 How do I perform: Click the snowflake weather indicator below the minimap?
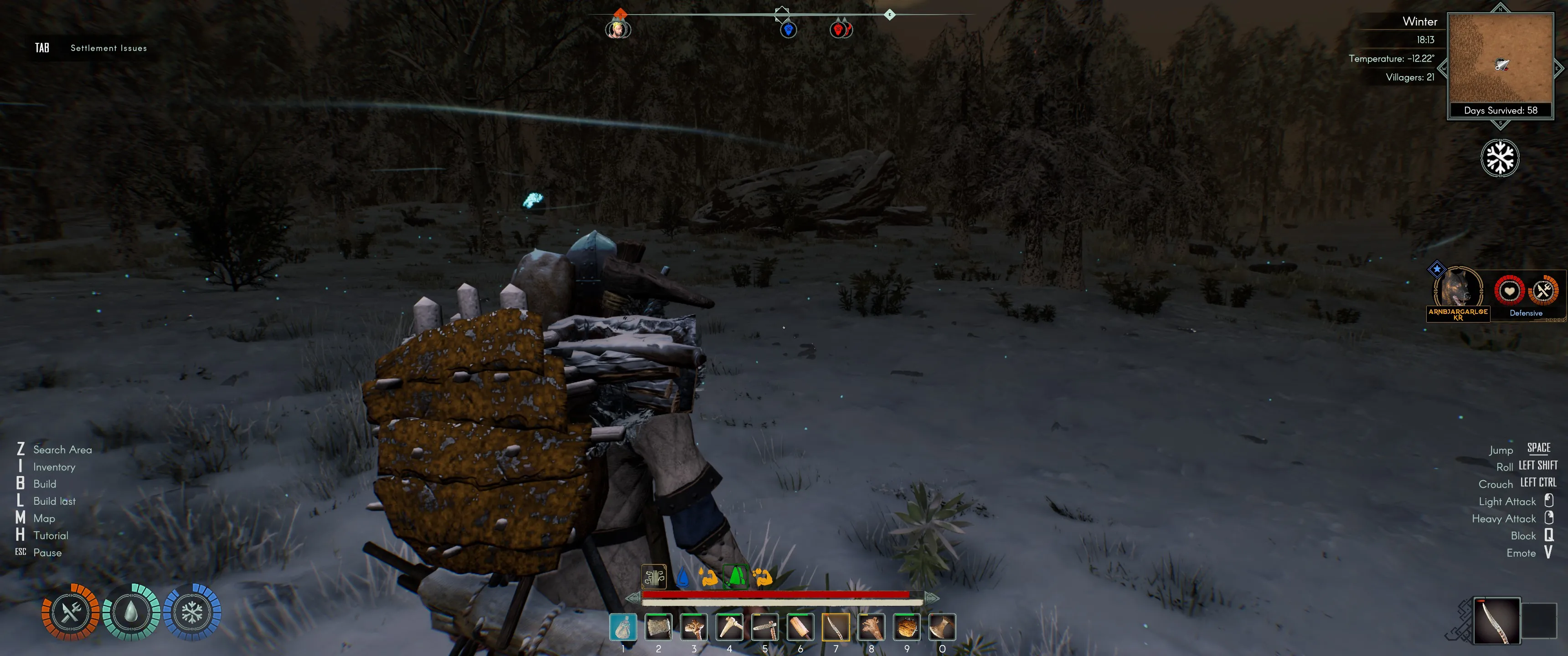(1500, 157)
